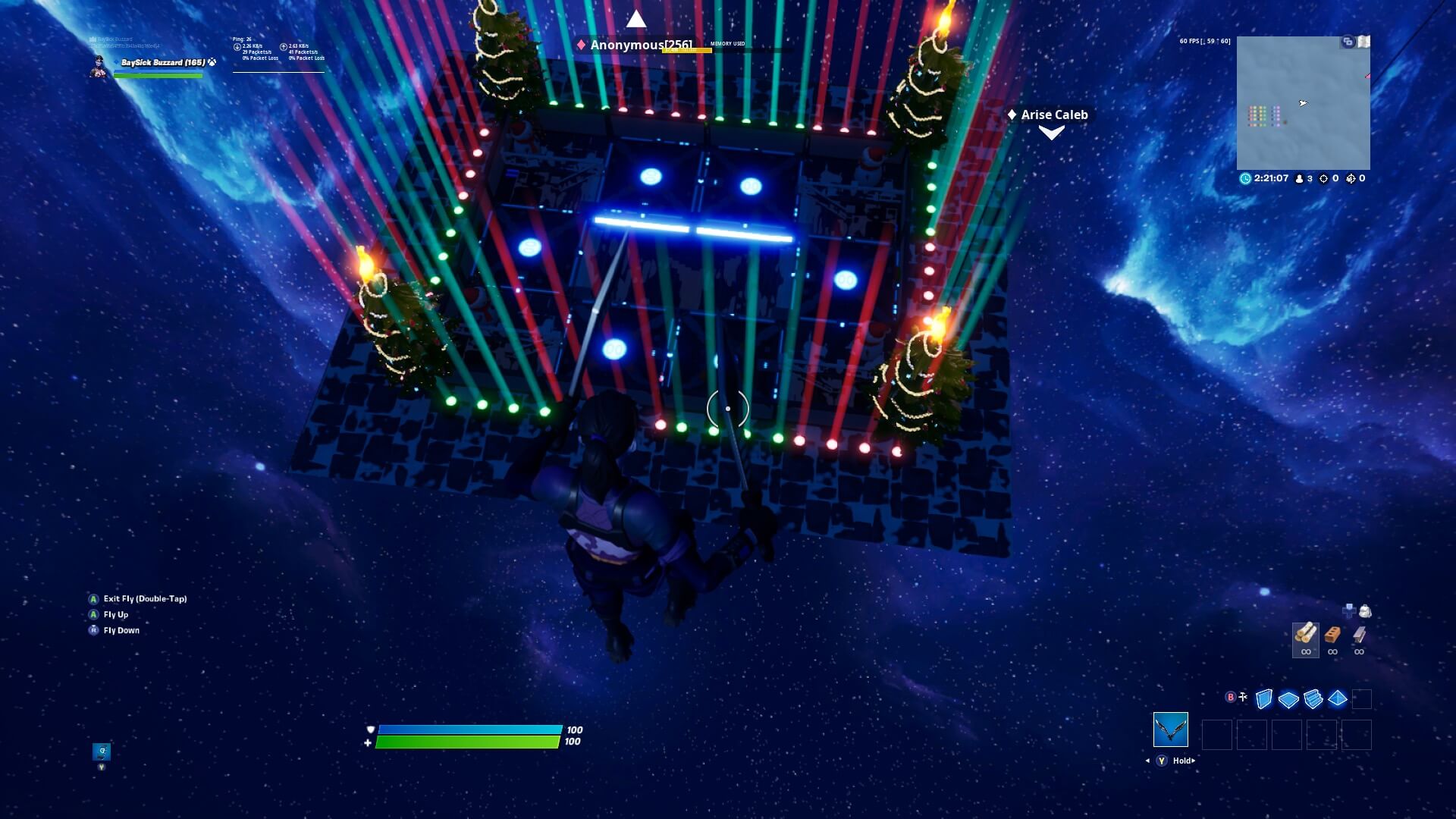The height and width of the screenshot is (819, 1456).
Task: Click the map page icon on the minimap
Action: [x=1364, y=42]
